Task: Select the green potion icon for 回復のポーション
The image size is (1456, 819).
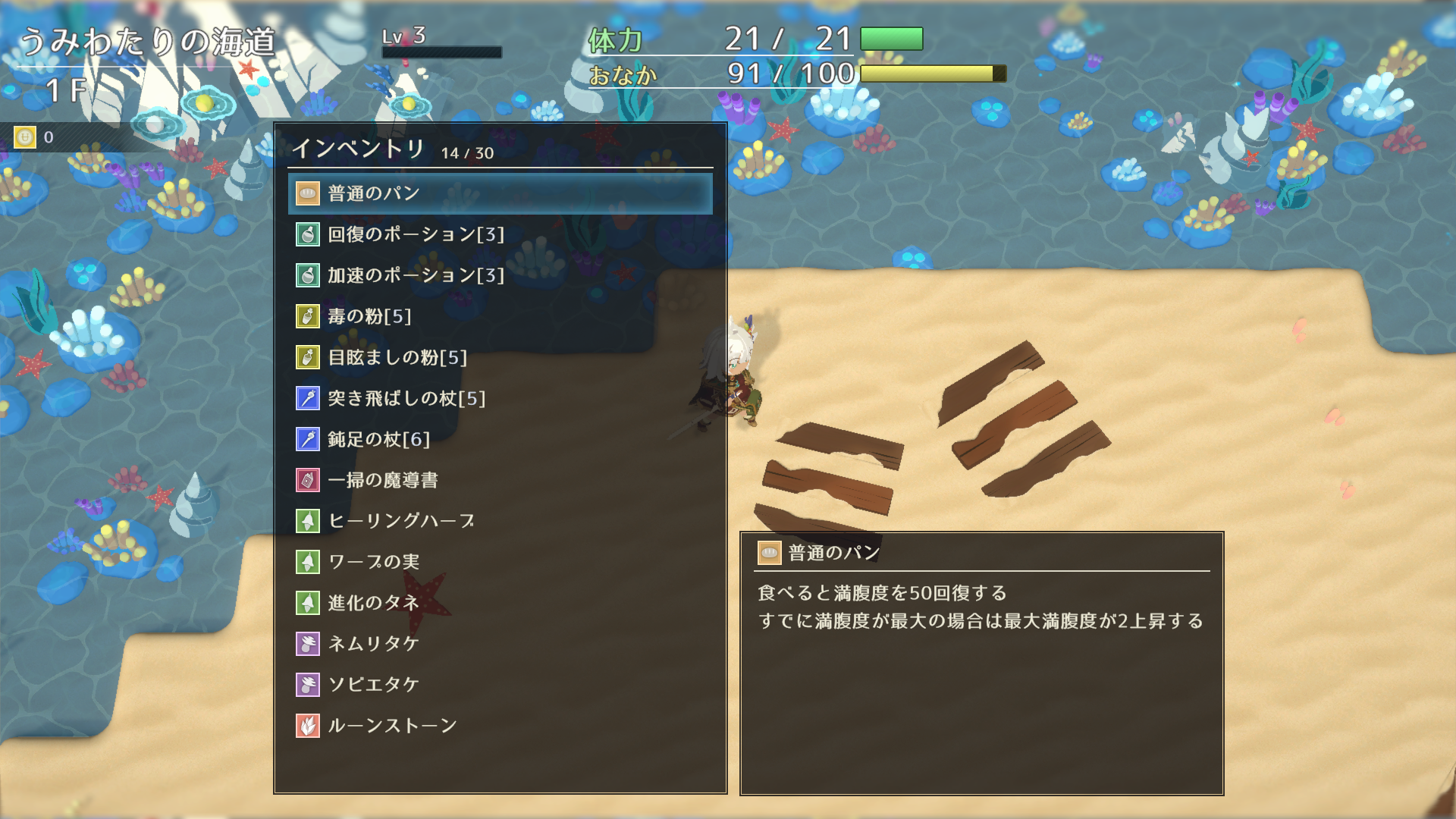Action: (x=307, y=235)
